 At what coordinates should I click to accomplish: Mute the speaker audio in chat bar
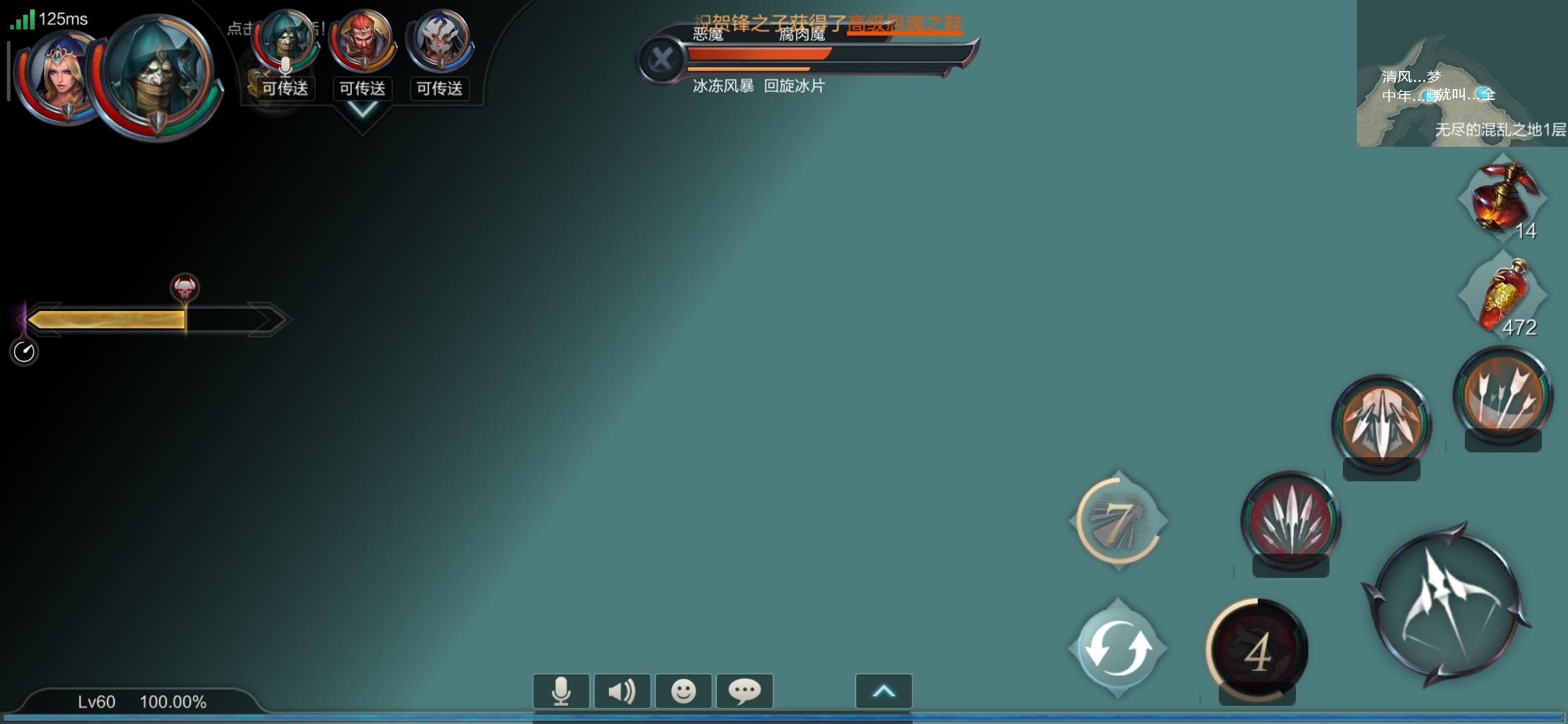point(623,690)
